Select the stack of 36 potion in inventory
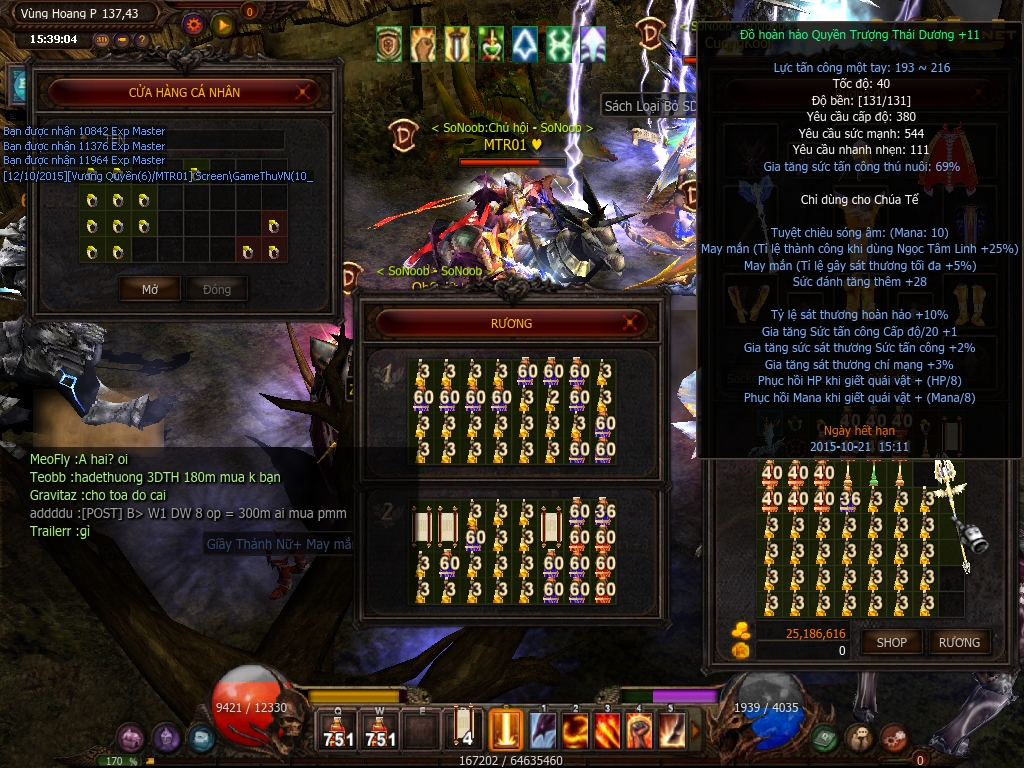 pos(850,498)
